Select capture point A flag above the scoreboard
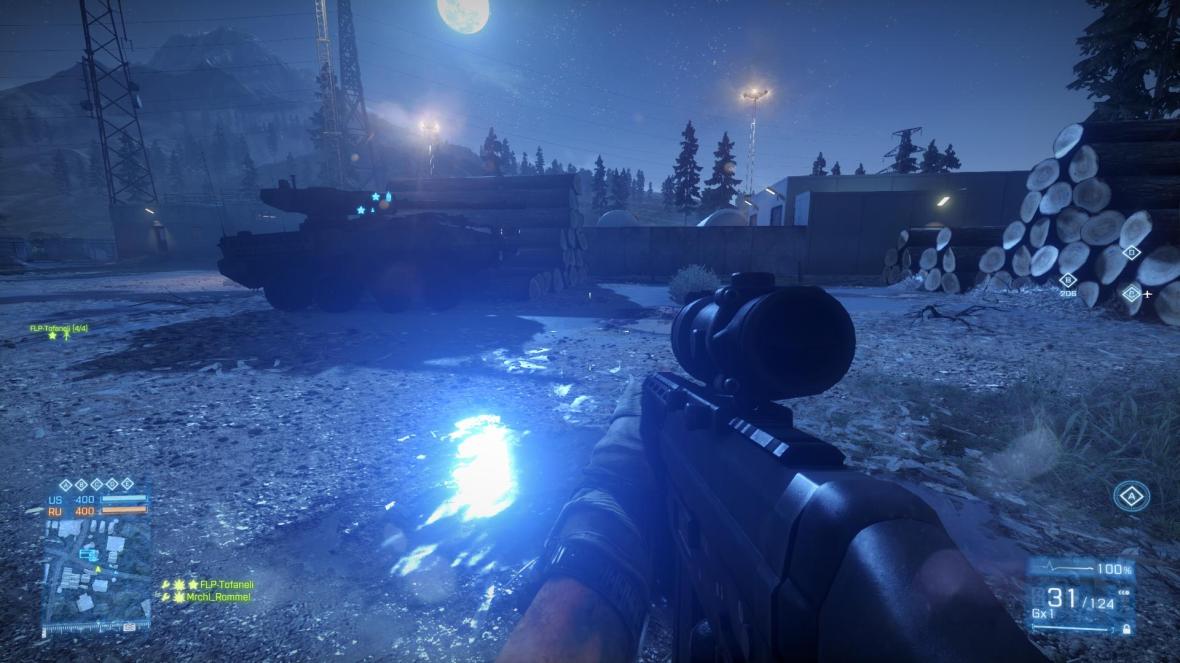1180x663 pixels. pos(66,485)
